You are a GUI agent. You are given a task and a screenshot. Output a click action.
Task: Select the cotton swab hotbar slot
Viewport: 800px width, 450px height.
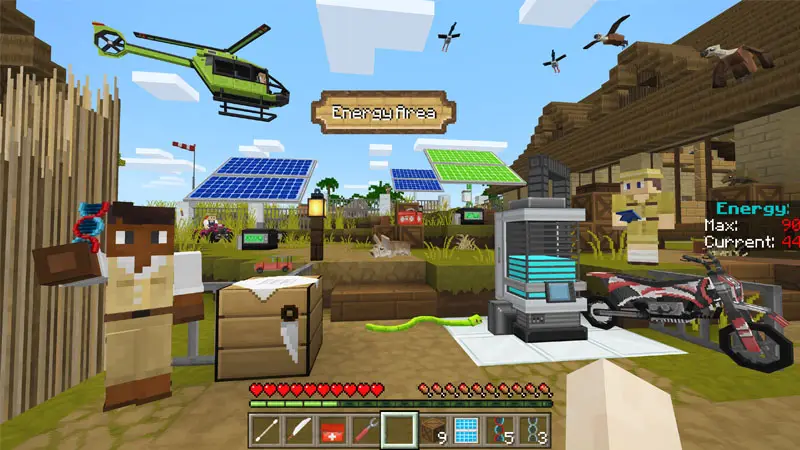265,430
